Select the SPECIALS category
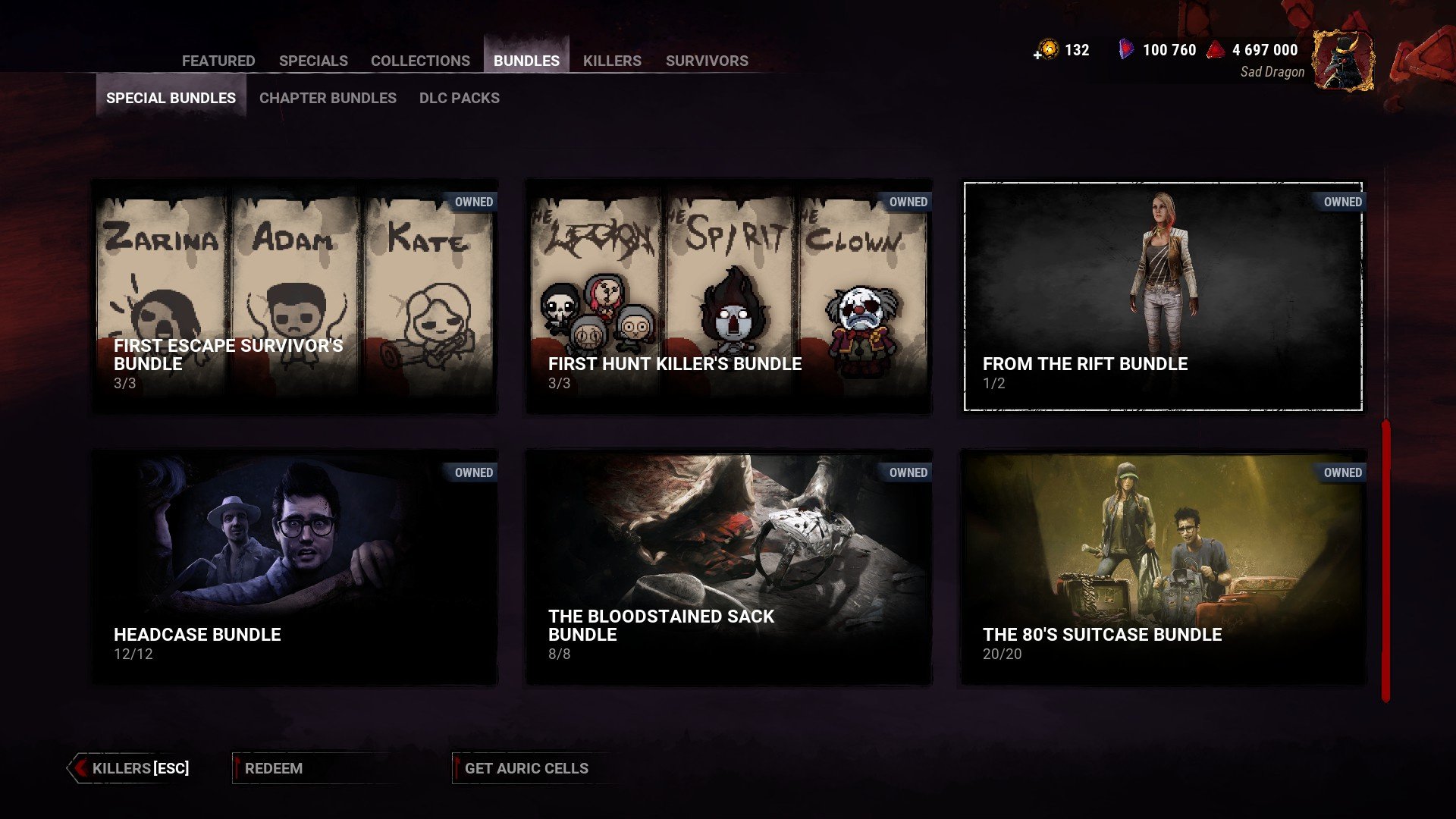 pos(314,61)
